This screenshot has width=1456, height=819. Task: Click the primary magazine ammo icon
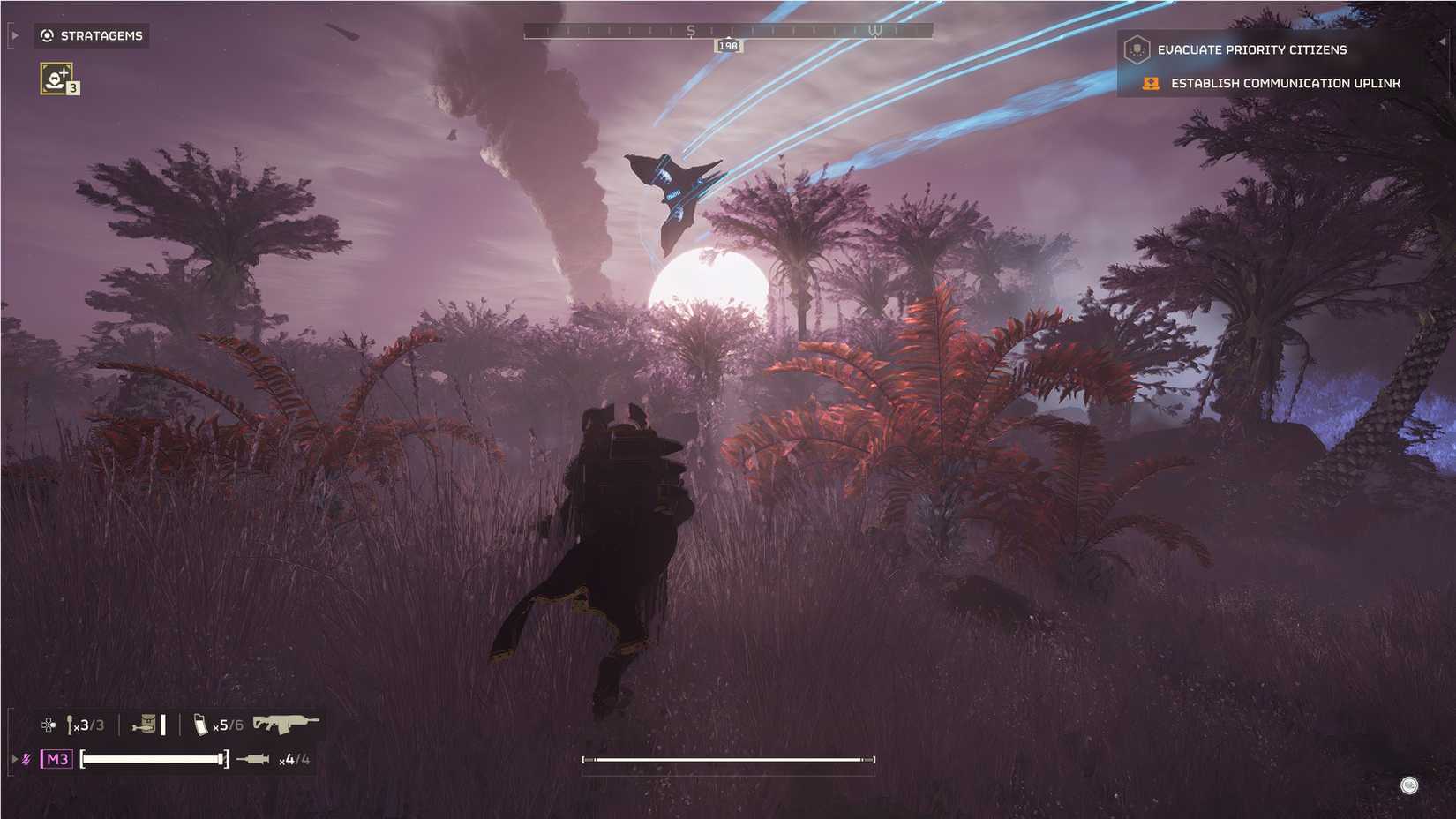pyautogui.click(x=201, y=724)
